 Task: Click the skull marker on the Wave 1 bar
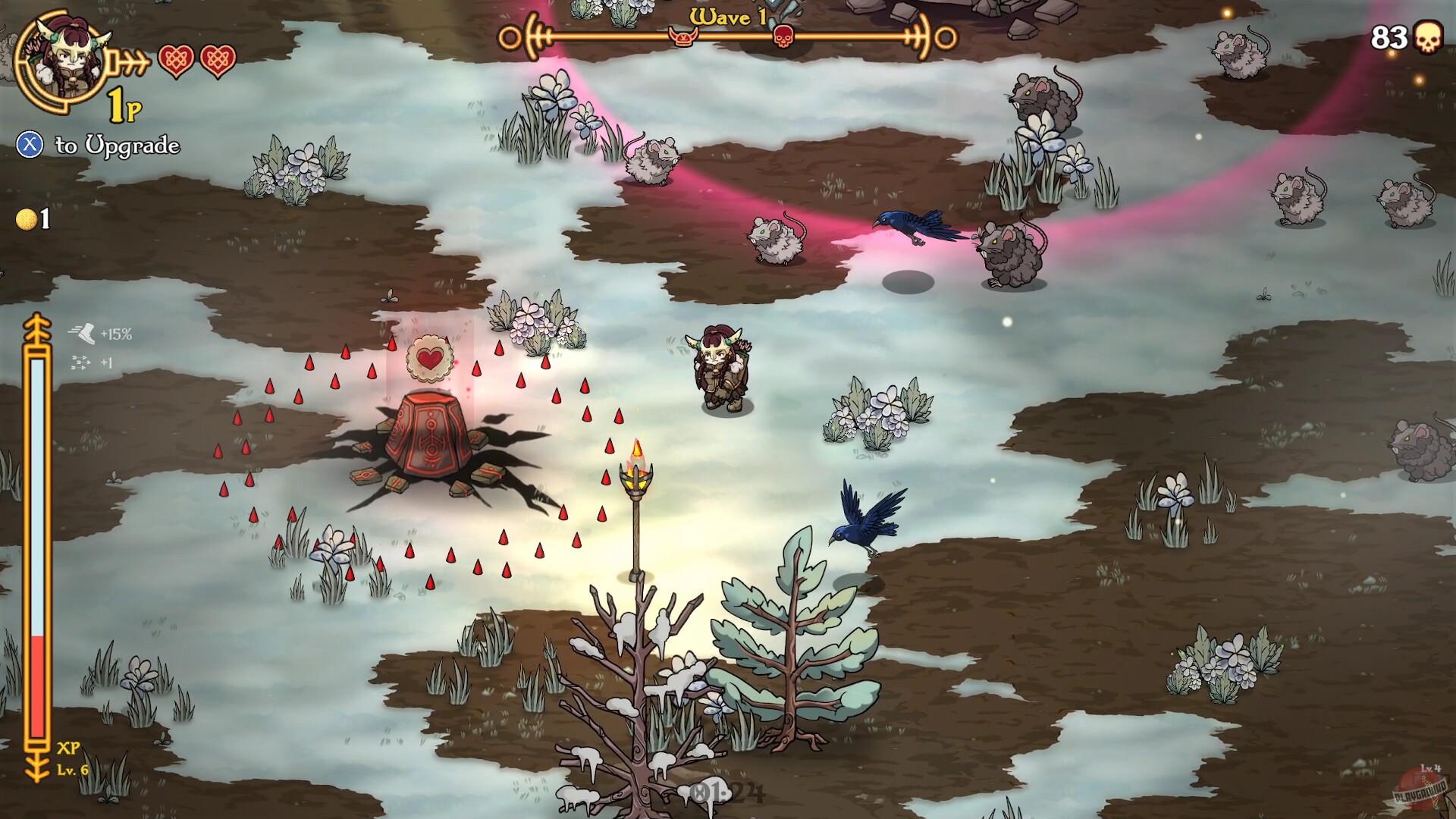[x=785, y=34]
